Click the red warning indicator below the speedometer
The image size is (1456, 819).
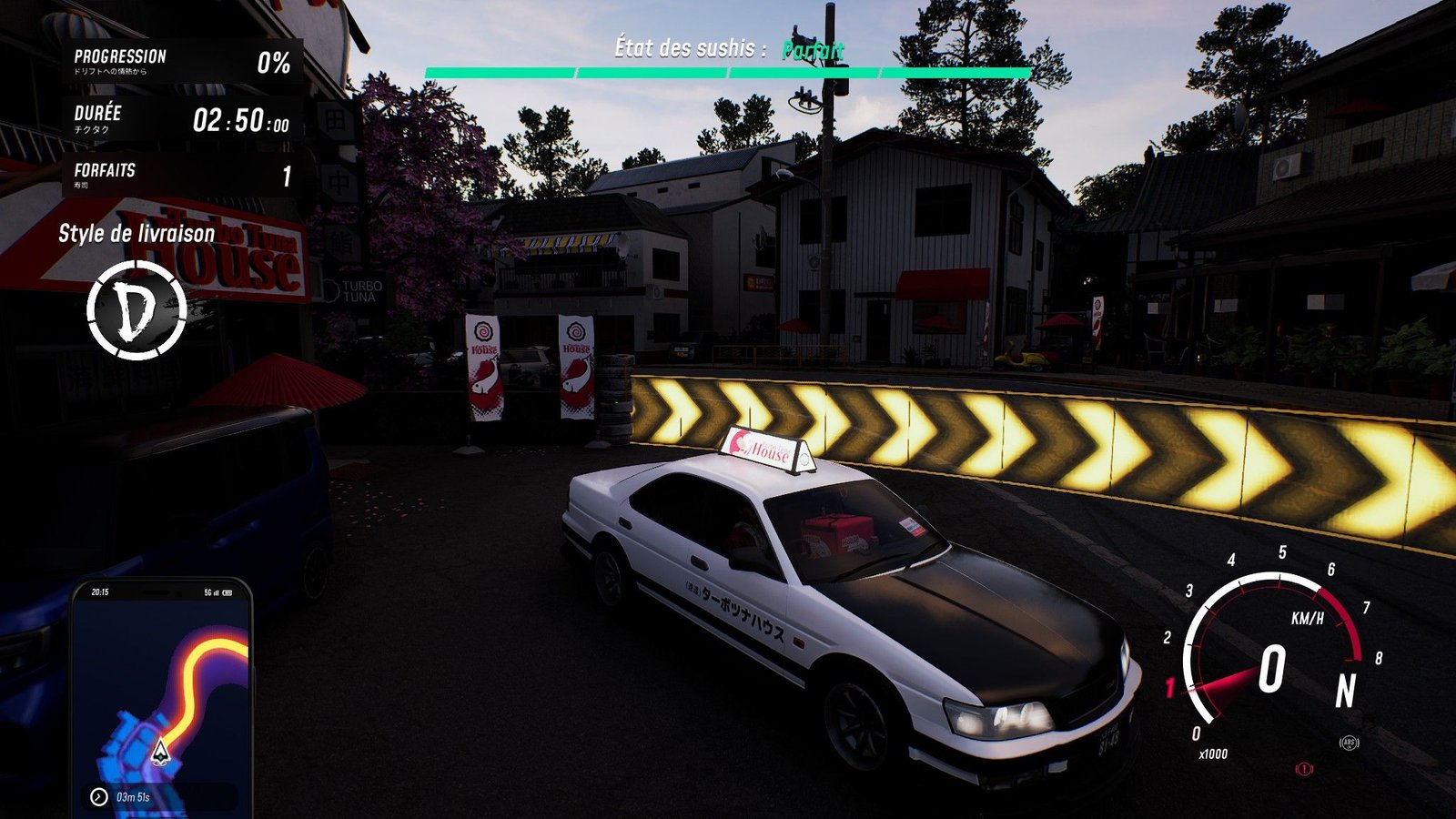point(1304,770)
